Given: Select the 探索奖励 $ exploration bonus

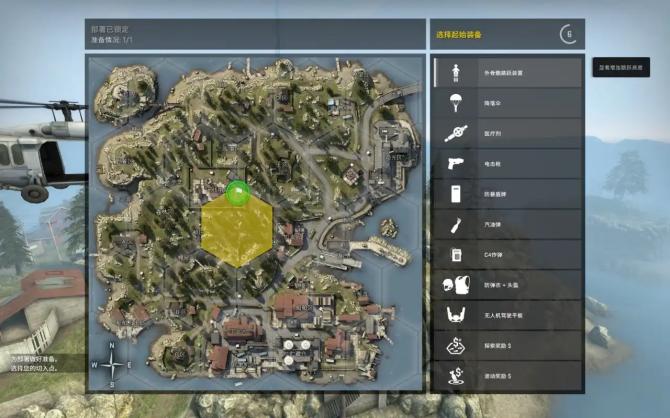Looking at the screenshot, I should coord(508,346).
